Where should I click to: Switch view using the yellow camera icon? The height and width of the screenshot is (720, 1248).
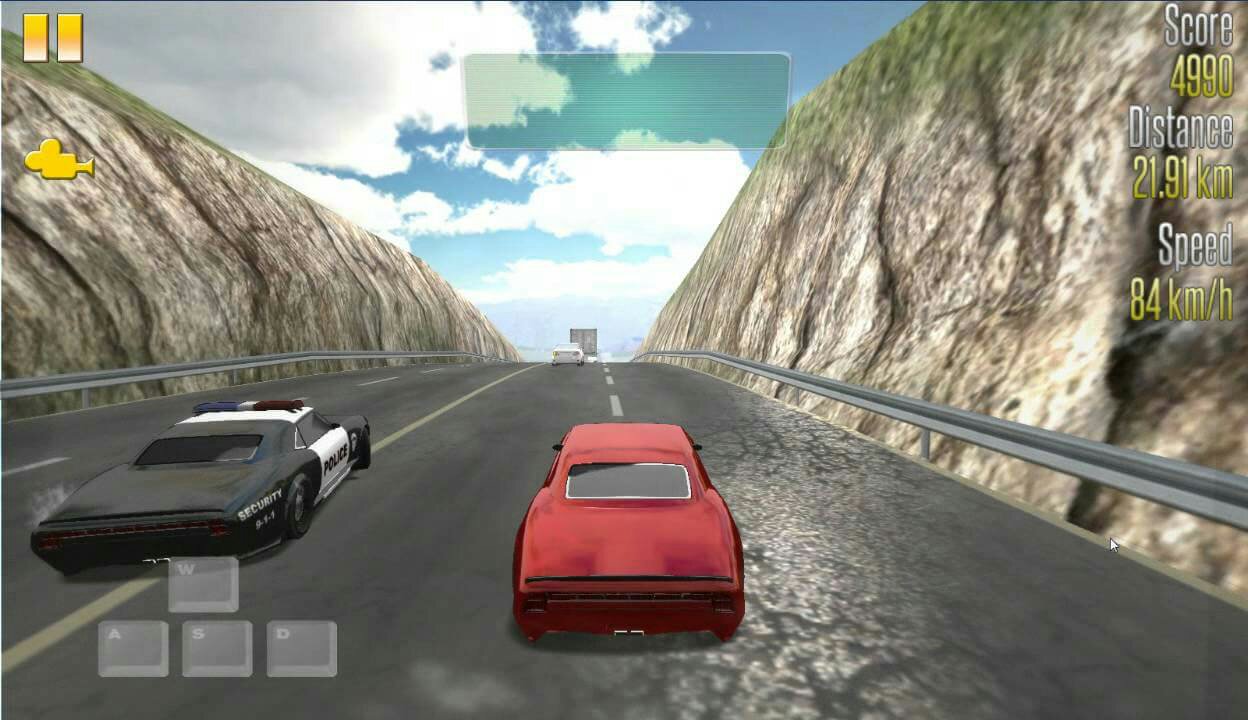tap(58, 161)
